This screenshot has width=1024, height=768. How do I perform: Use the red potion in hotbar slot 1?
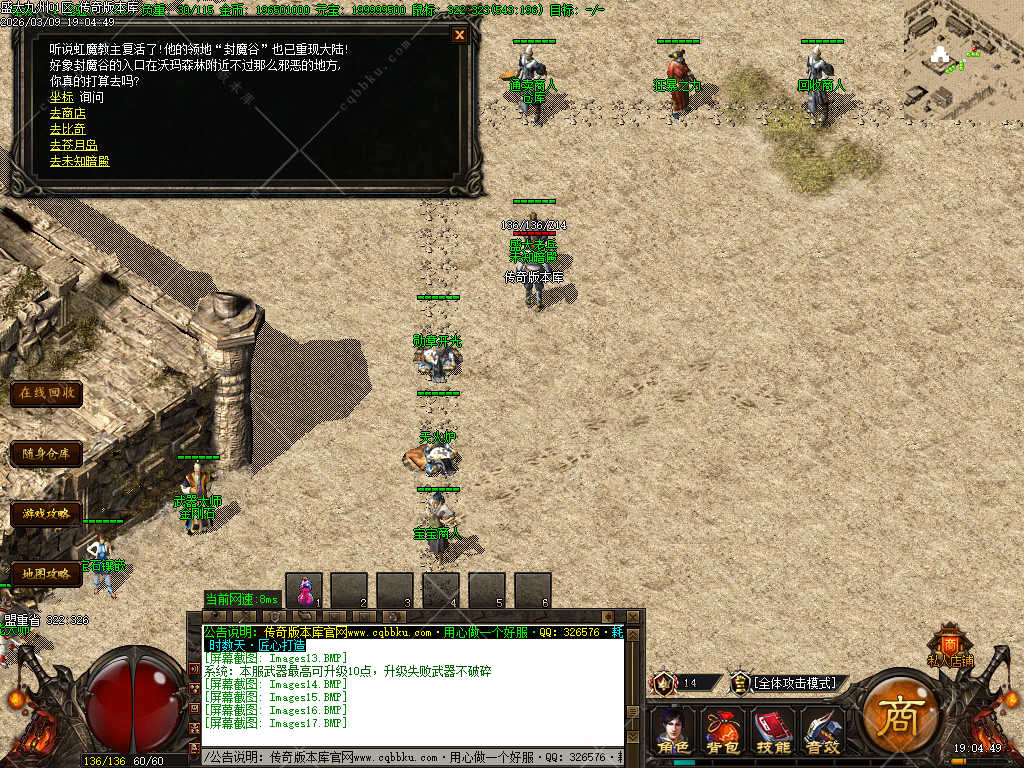[x=304, y=591]
